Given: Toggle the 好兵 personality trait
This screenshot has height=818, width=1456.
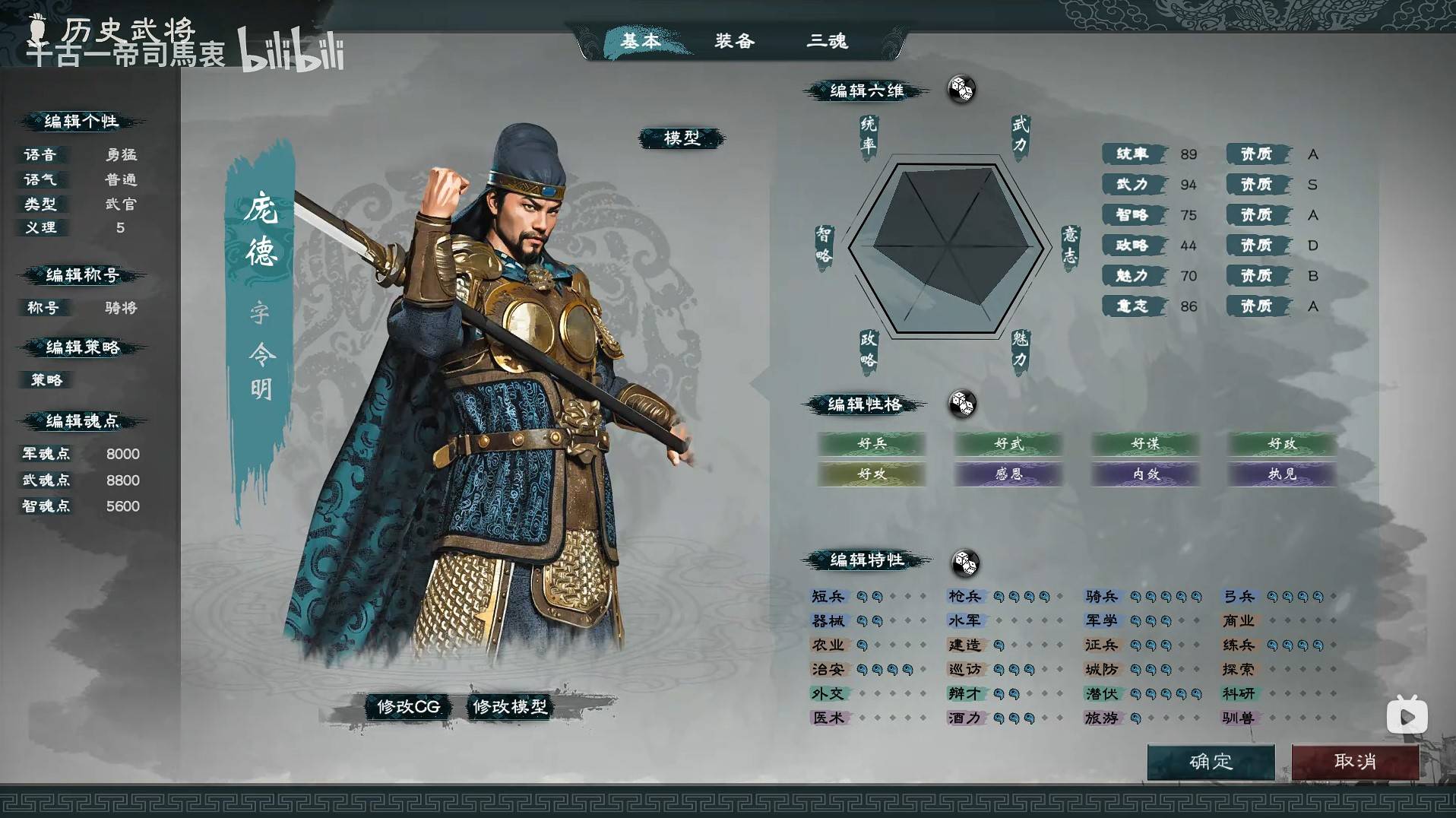Looking at the screenshot, I should pyautogui.click(x=871, y=444).
